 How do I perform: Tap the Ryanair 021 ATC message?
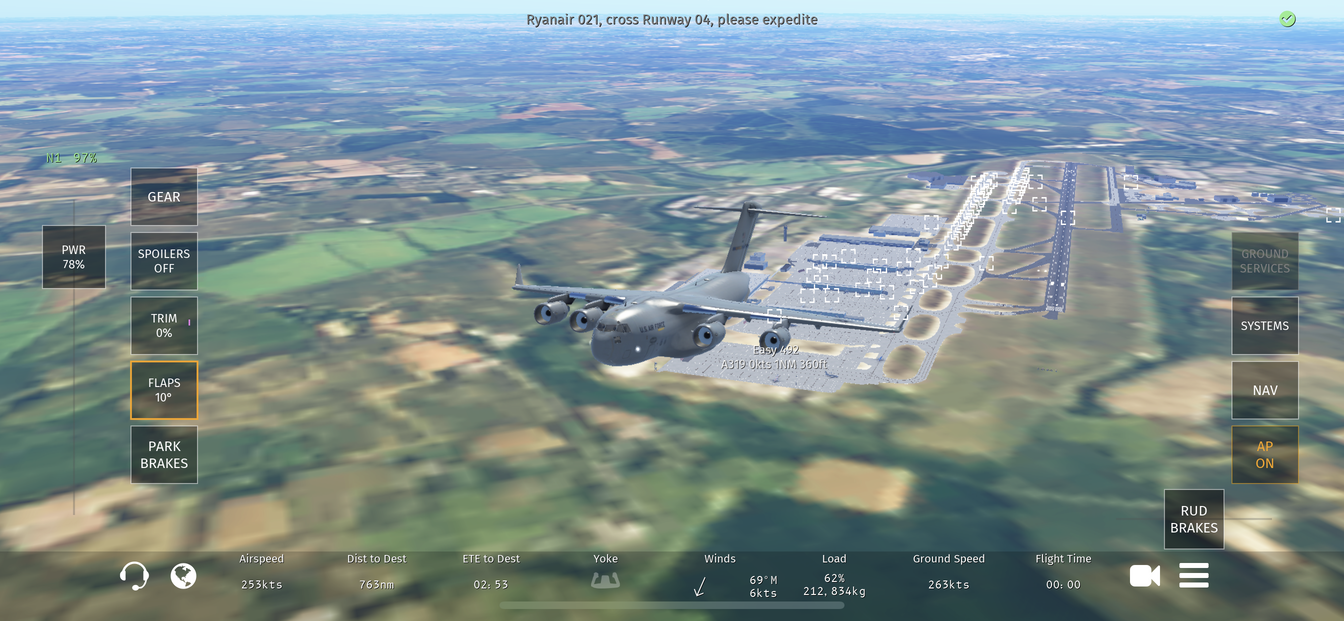672,20
